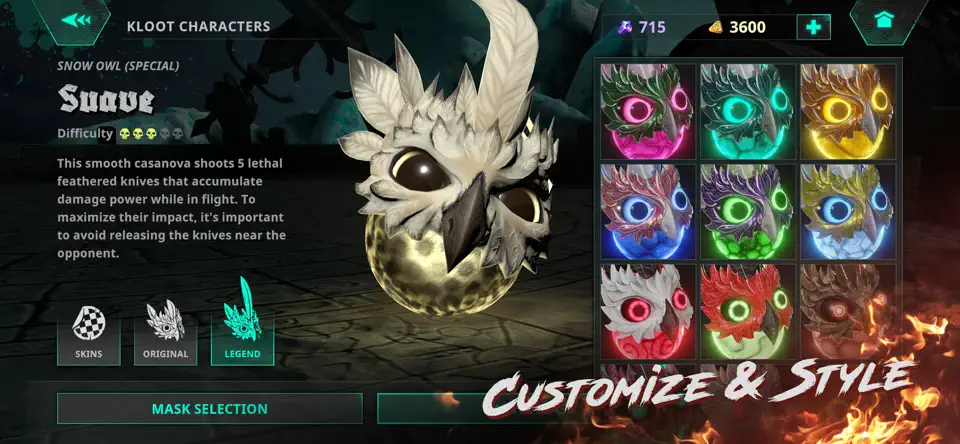This screenshot has height=444, width=960.
Task: Pick the green-eyed purple owl mask
Action: tap(746, 210)
